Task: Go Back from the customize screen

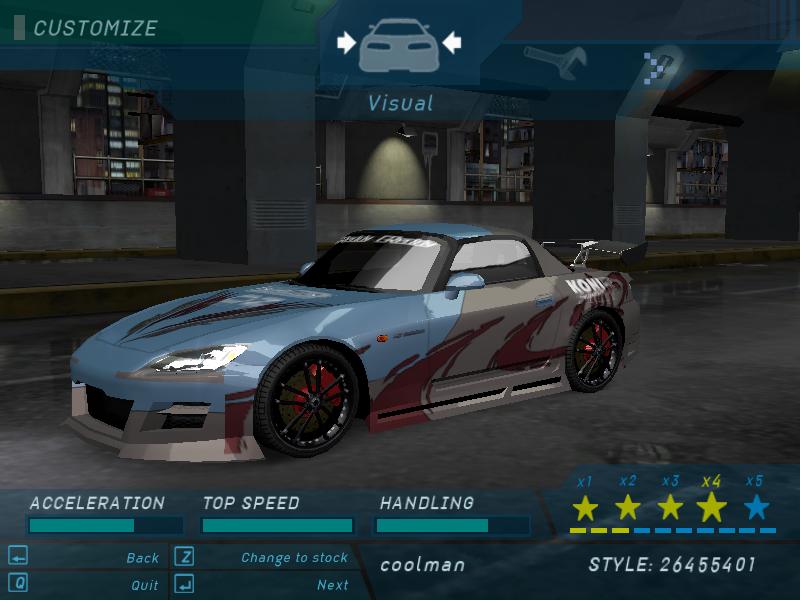Action: (143, 558)
